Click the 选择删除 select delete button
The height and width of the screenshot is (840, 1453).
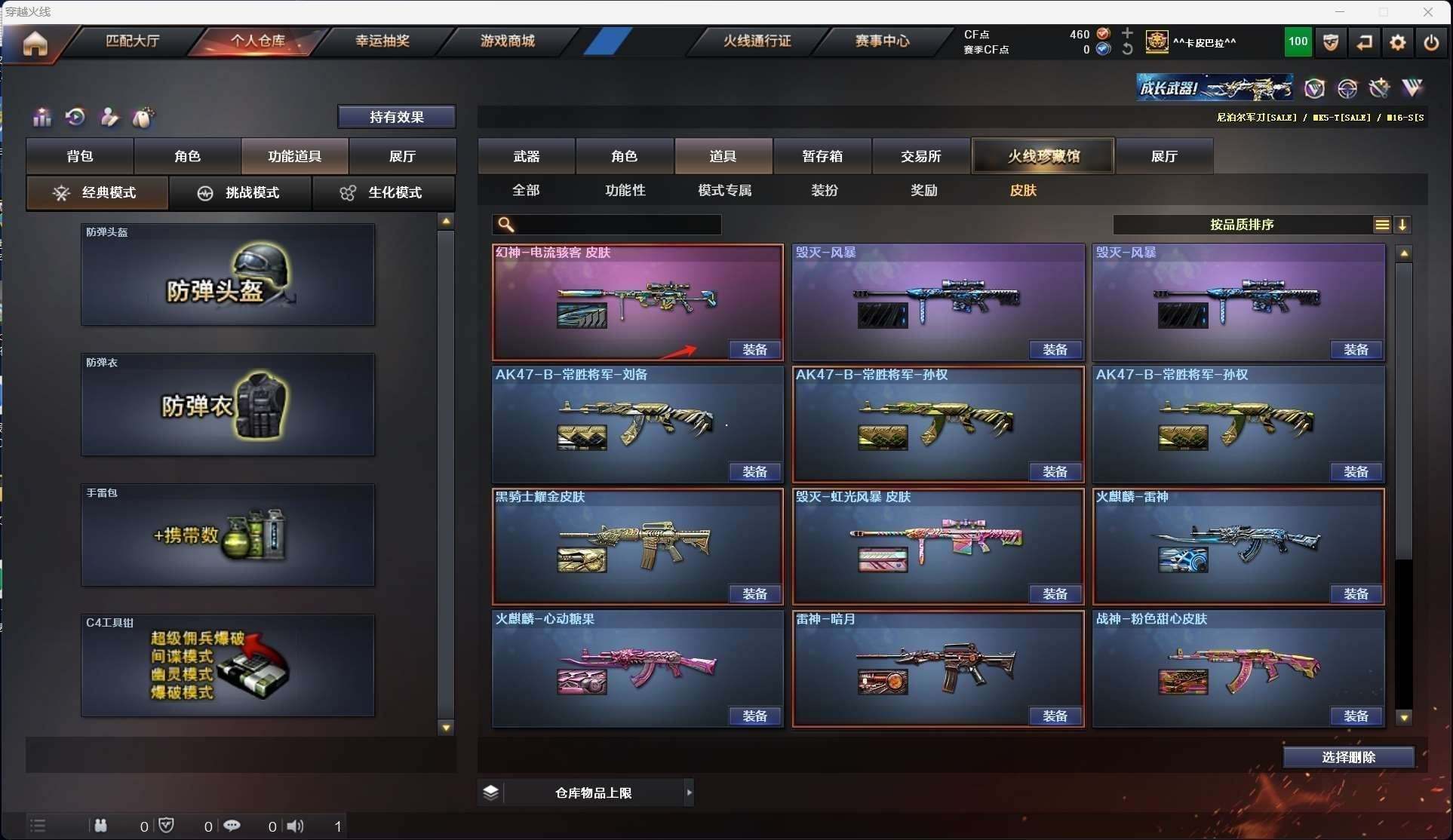tap(1349, 757)
